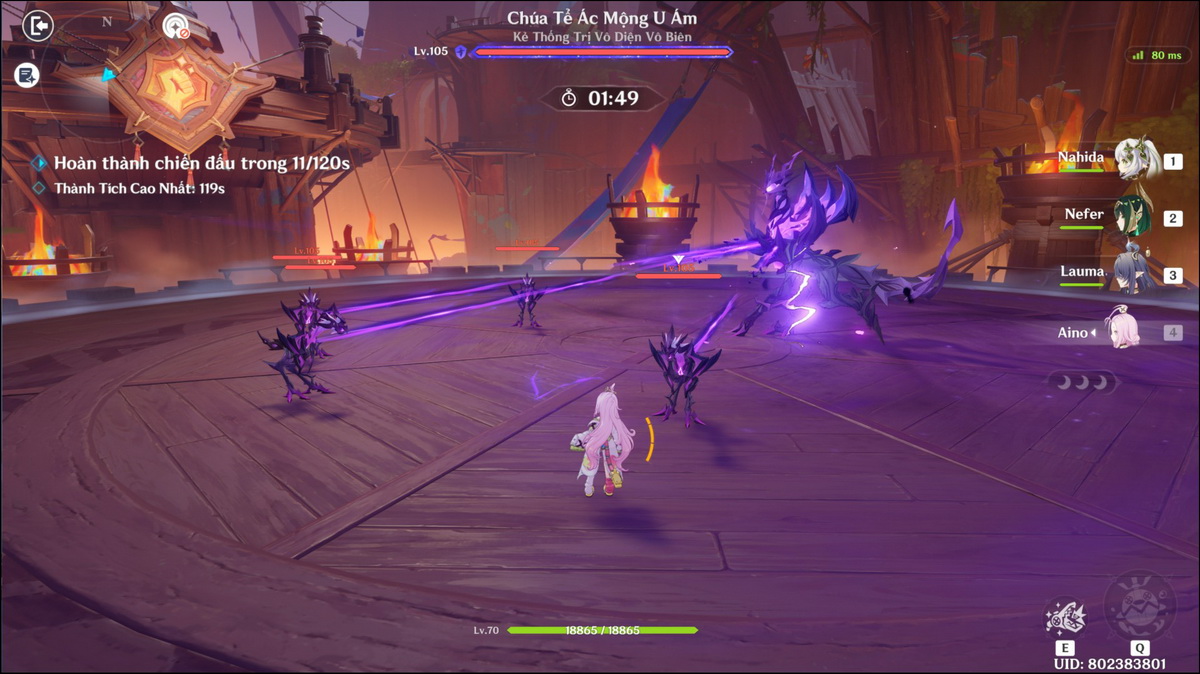Trigger Aino's elemental burst icon
Viewport: 1200px width, 674px height.
click(1140, 604)
